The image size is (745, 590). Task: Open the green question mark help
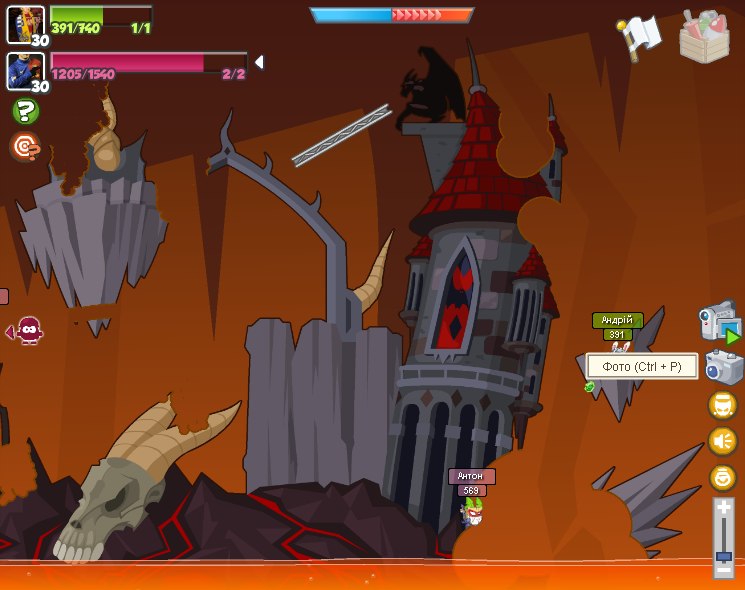26,111
